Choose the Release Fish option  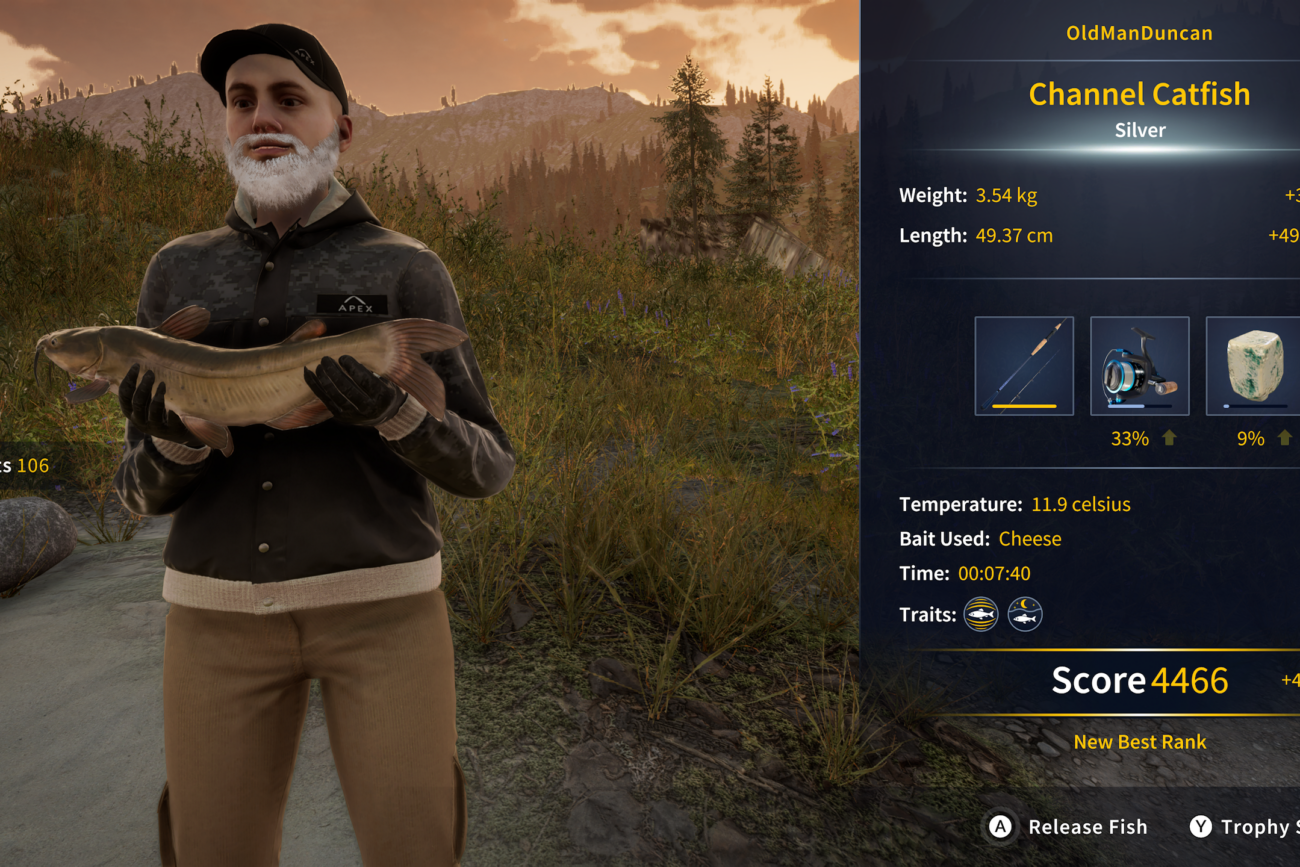click(1068, 827)
